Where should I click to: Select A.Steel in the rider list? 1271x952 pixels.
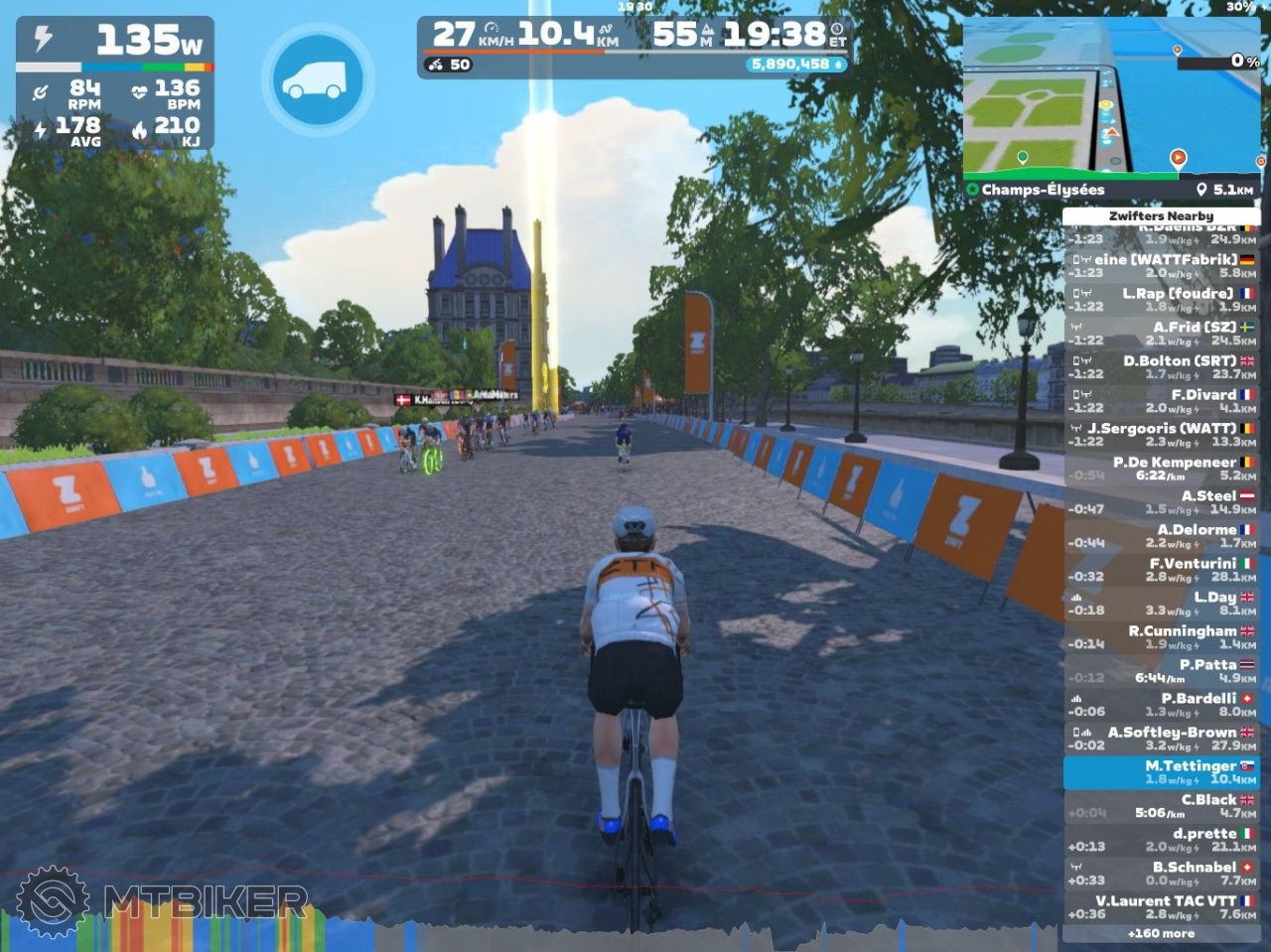click(1161, 502)
